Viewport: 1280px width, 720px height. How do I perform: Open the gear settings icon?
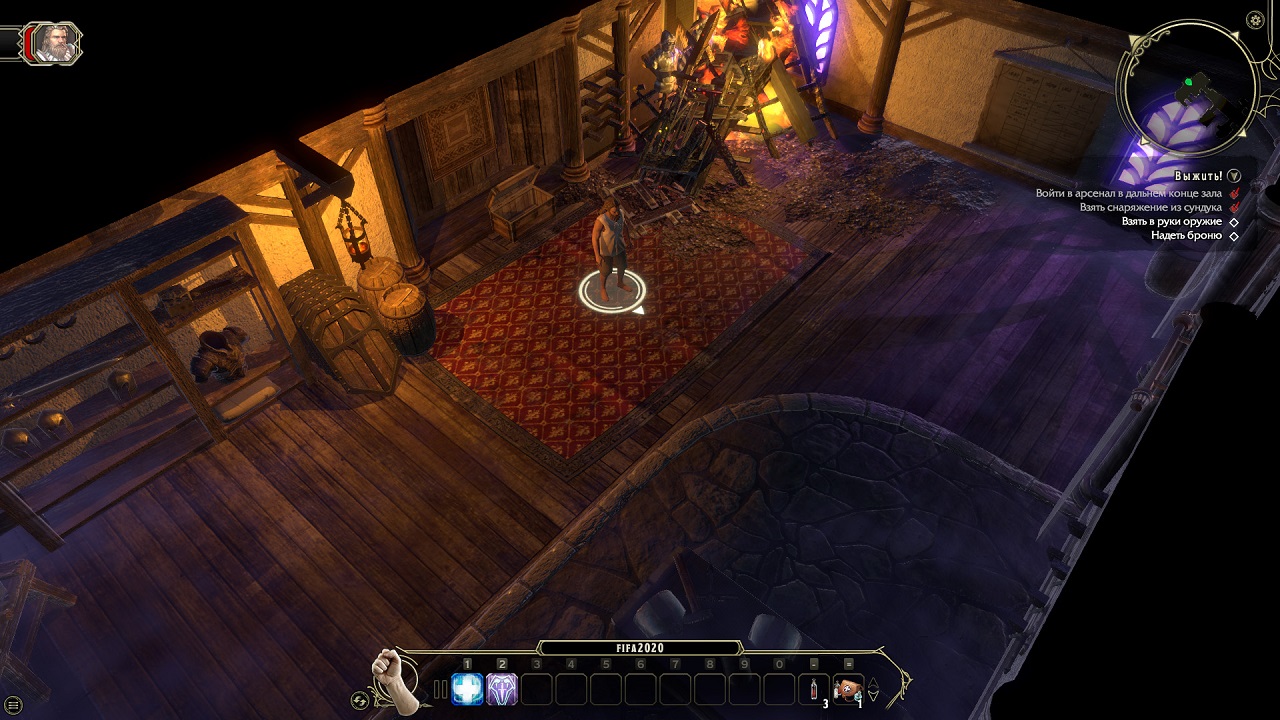(1256, 20)
